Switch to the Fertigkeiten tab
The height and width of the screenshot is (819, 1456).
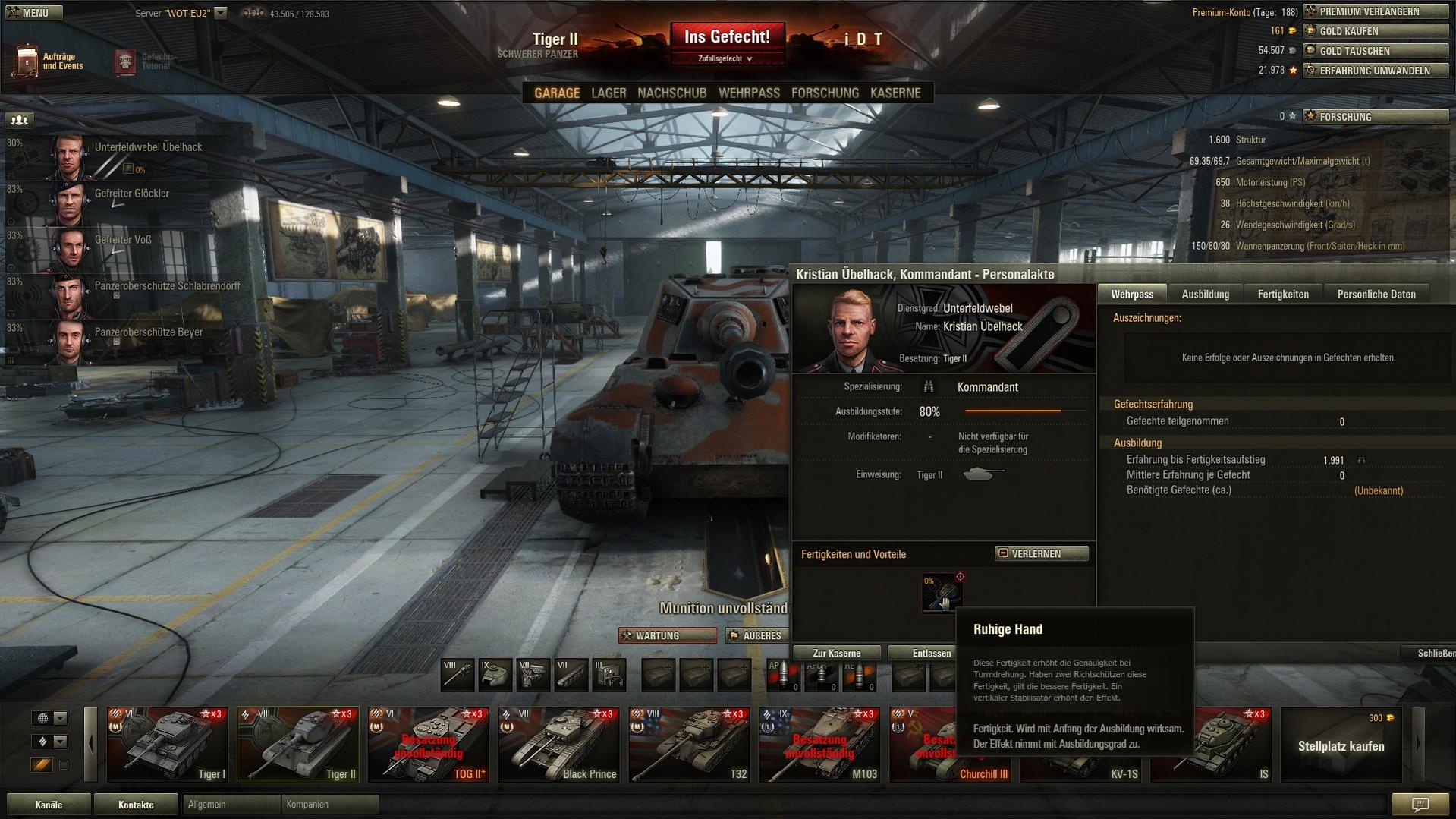coord(1282,294)
